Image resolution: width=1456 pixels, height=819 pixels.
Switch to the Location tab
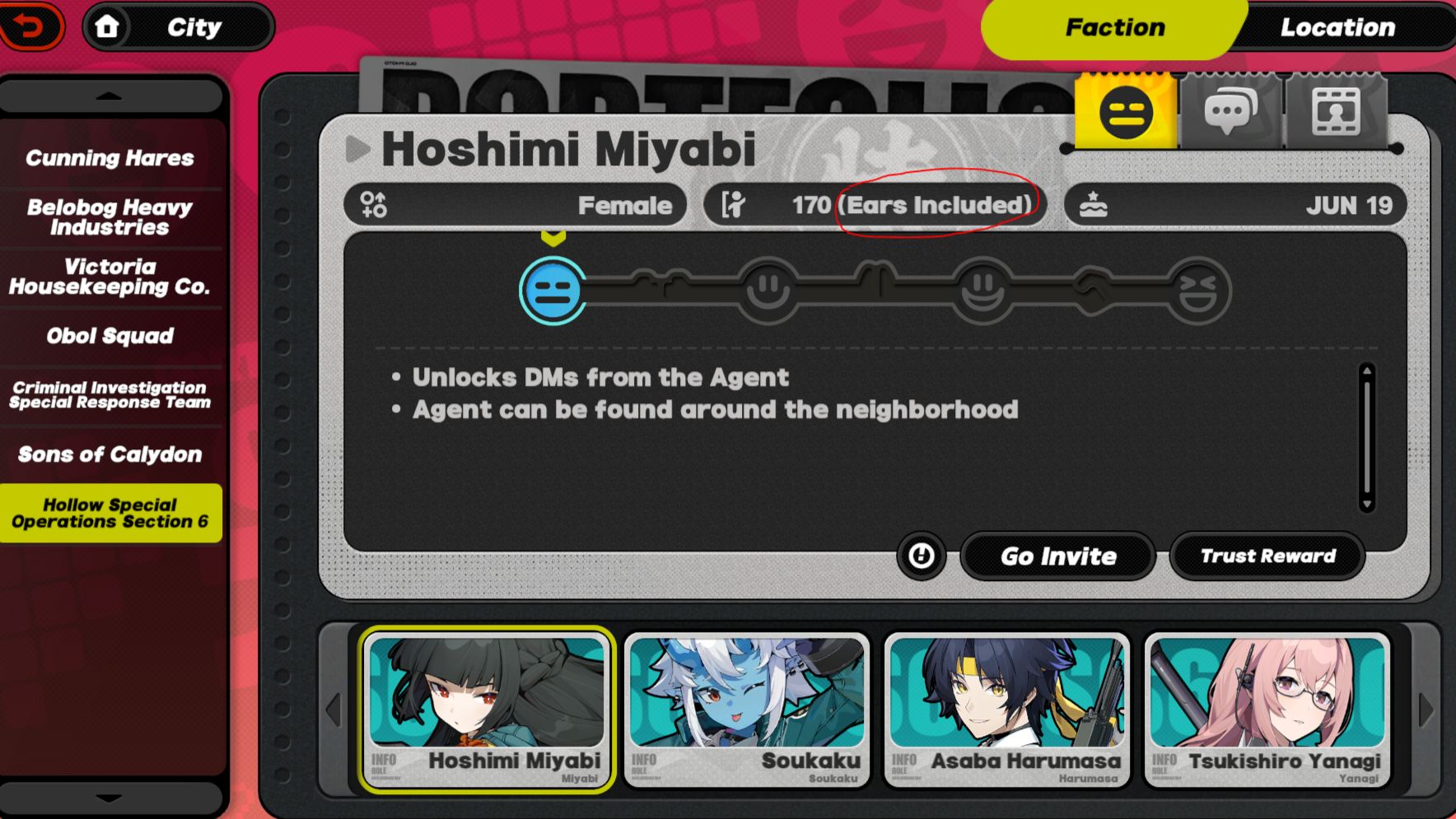(x=1338, y=27)
